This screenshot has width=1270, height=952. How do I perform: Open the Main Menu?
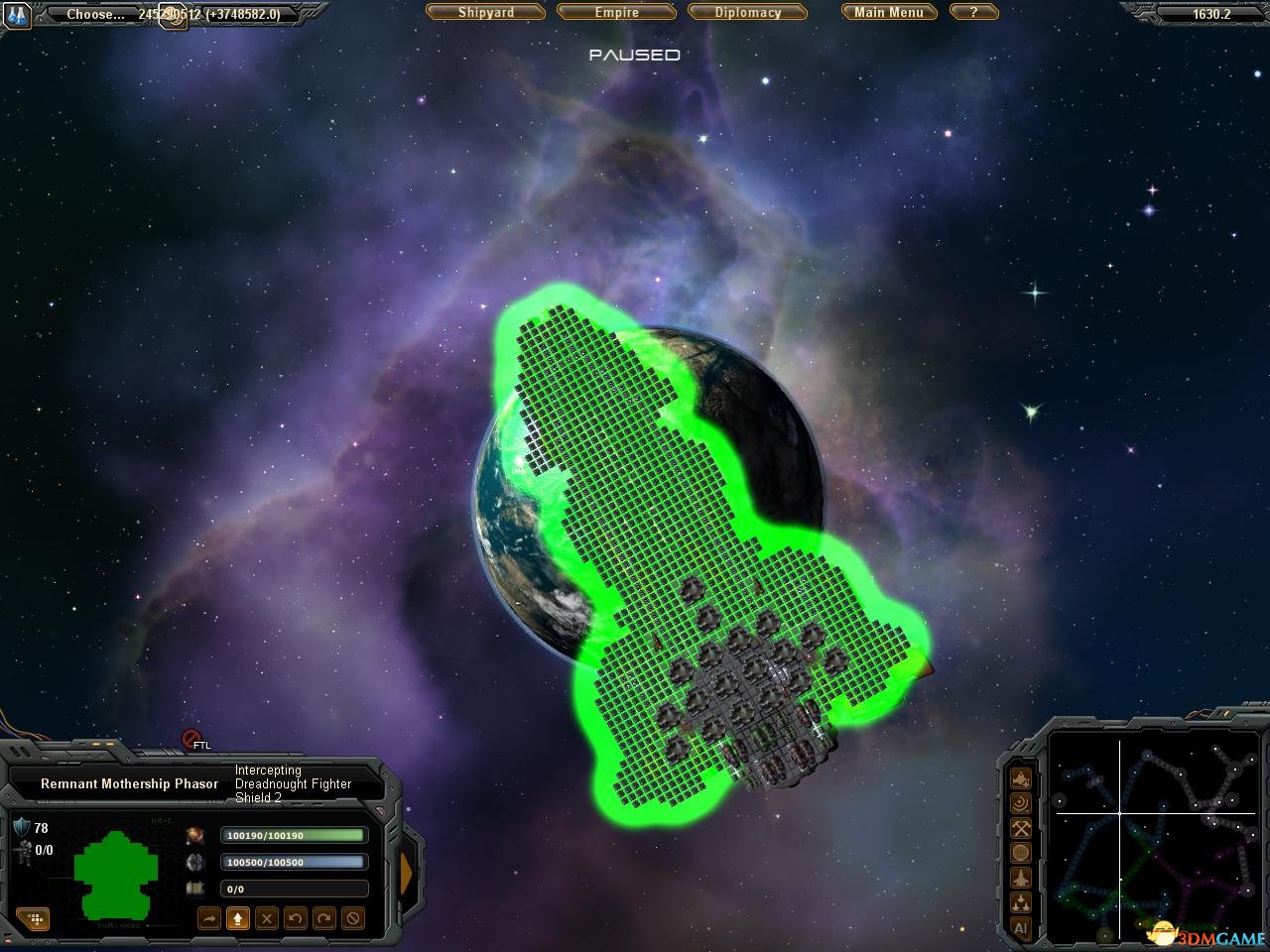pos(889,13)
